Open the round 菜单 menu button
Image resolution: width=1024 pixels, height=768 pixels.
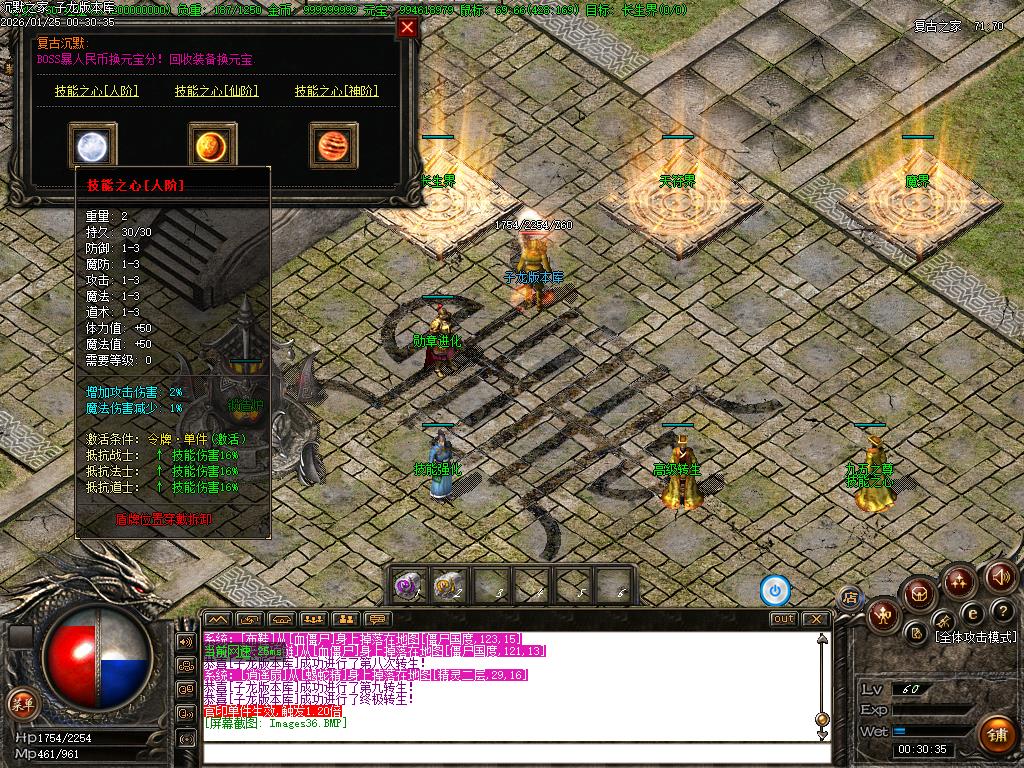tap(21, 702)
